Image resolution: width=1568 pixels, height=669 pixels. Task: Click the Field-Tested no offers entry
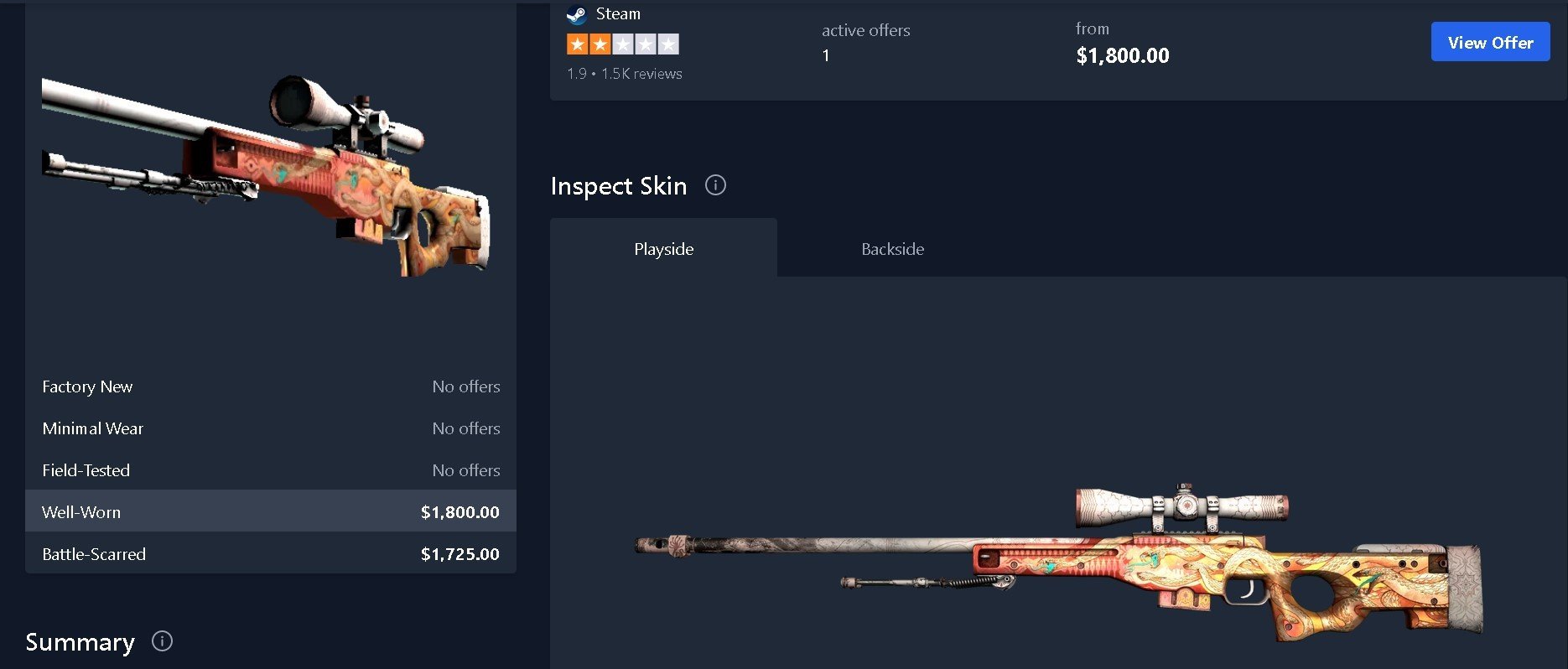[x=270, y=470]
